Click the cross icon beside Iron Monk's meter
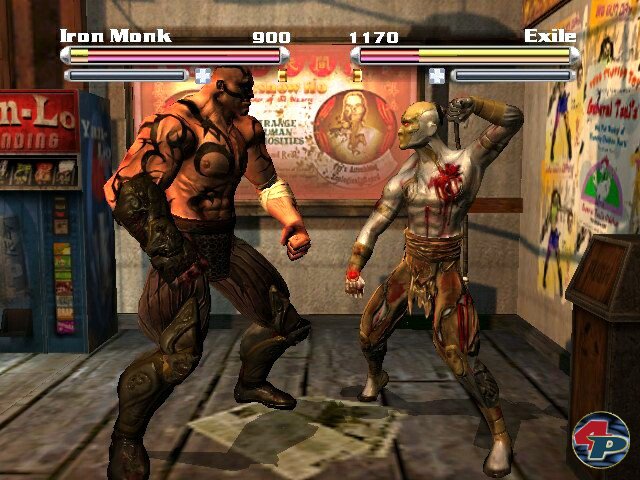This screenshot has width=640, height=480. [x=203, y=74]
